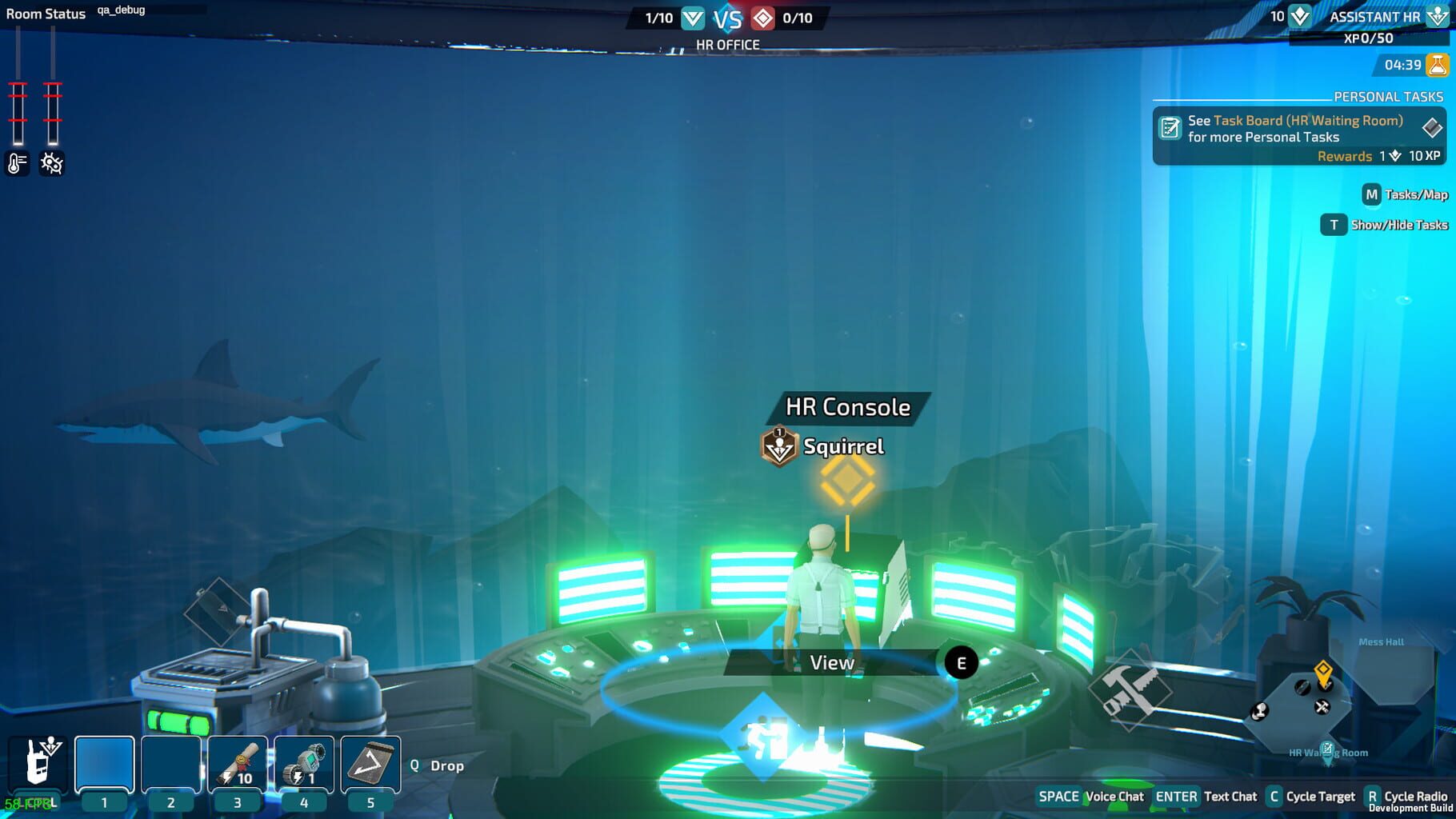
Task: Open Text Chat using the ENTER button
Action: [x=1176, y=797]
